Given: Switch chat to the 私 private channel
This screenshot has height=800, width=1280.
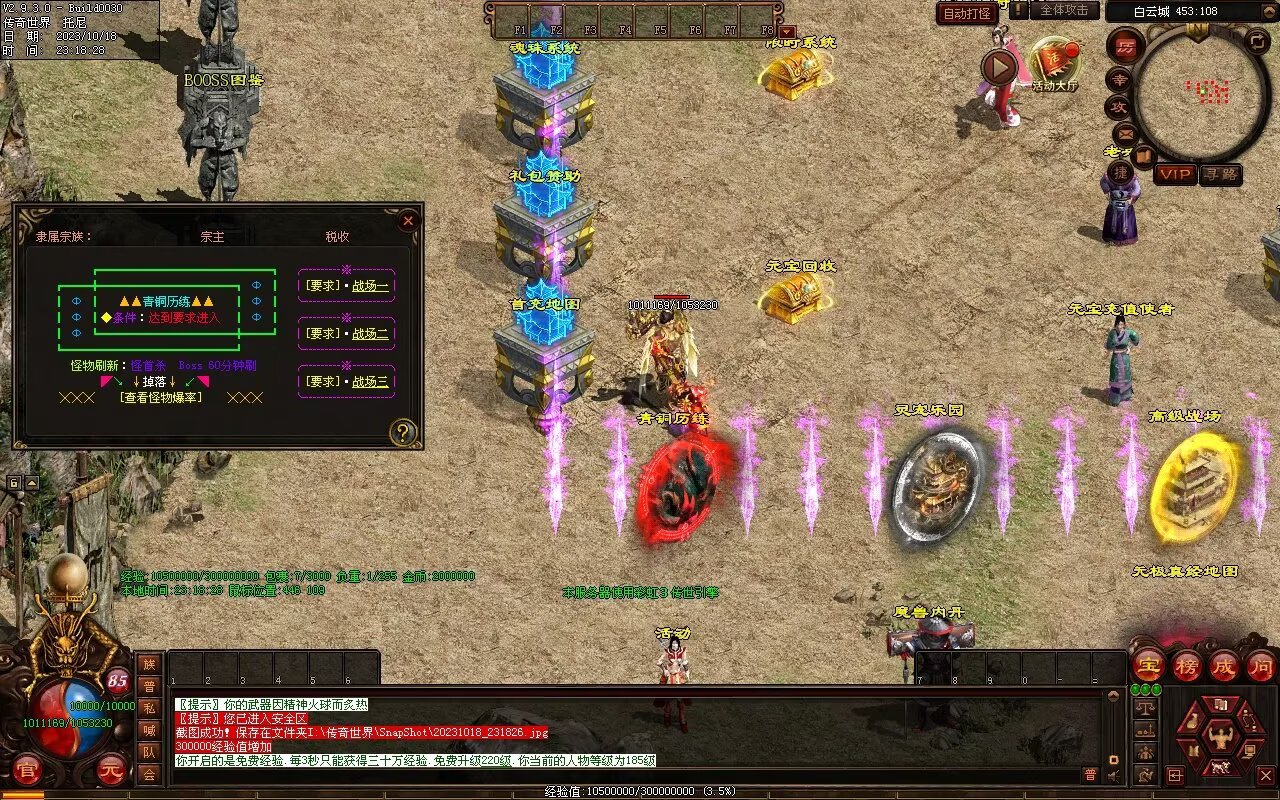Looking at the screenshot, I should (x=149, y=708).
